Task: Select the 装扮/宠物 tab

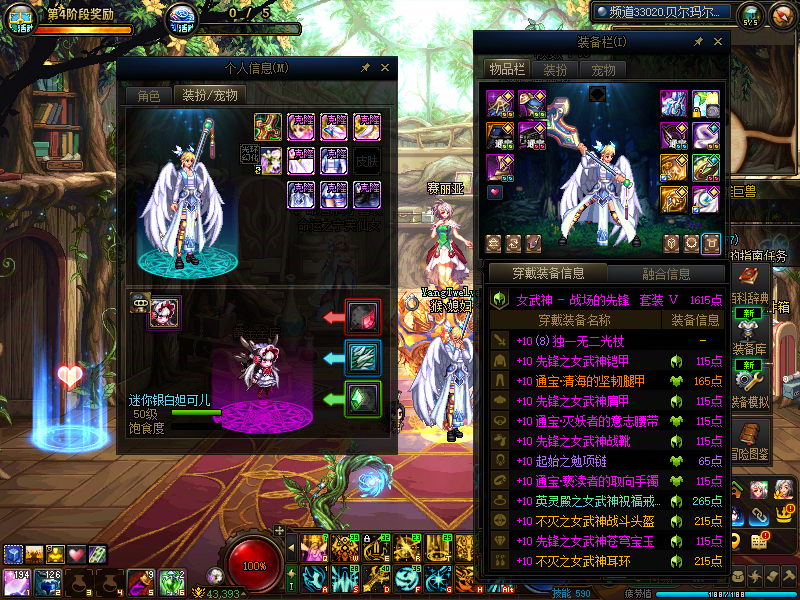Action: coord(207,96)
